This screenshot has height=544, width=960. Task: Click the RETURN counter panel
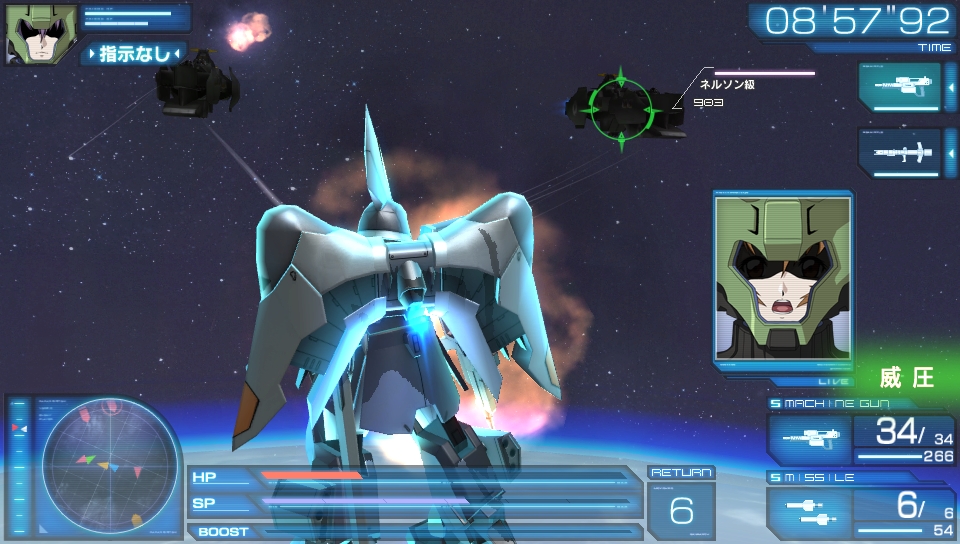coord(681,504)
